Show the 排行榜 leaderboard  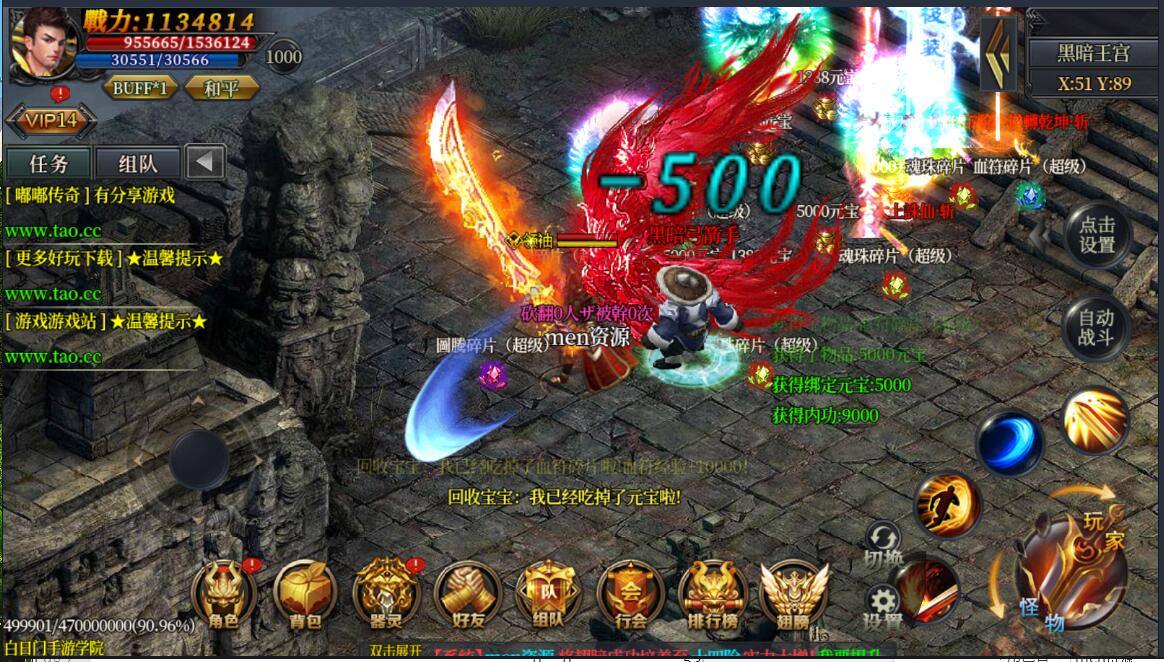[x=711, y=594]
